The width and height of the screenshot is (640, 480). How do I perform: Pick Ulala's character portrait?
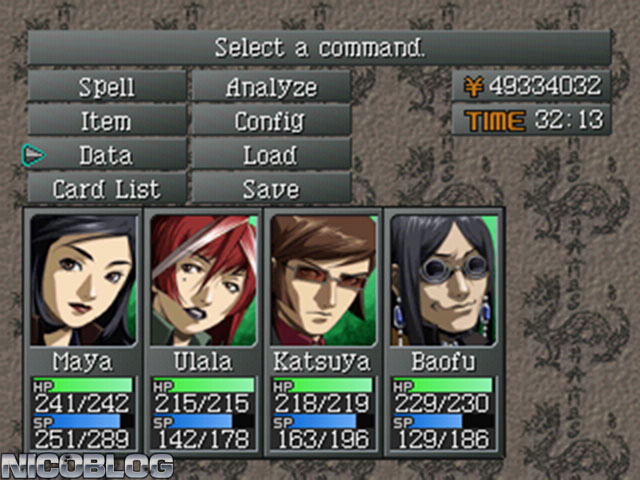click(203, 280)
